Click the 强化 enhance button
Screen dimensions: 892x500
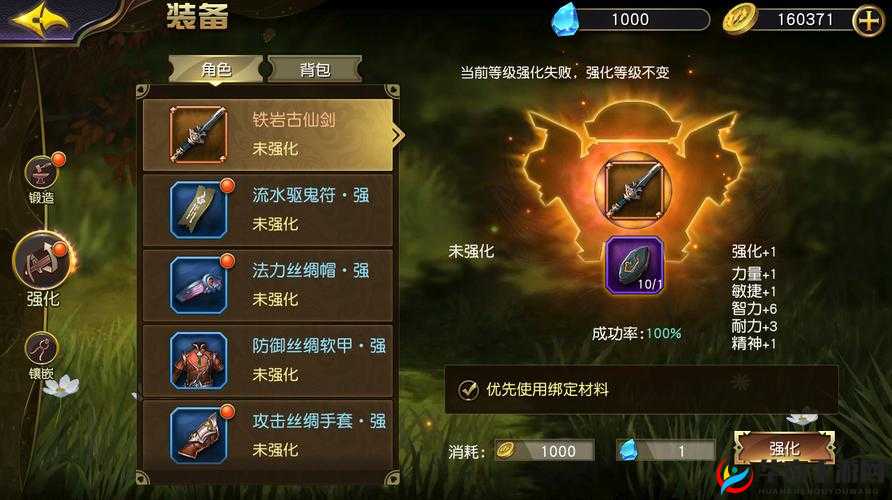[784, 449]
